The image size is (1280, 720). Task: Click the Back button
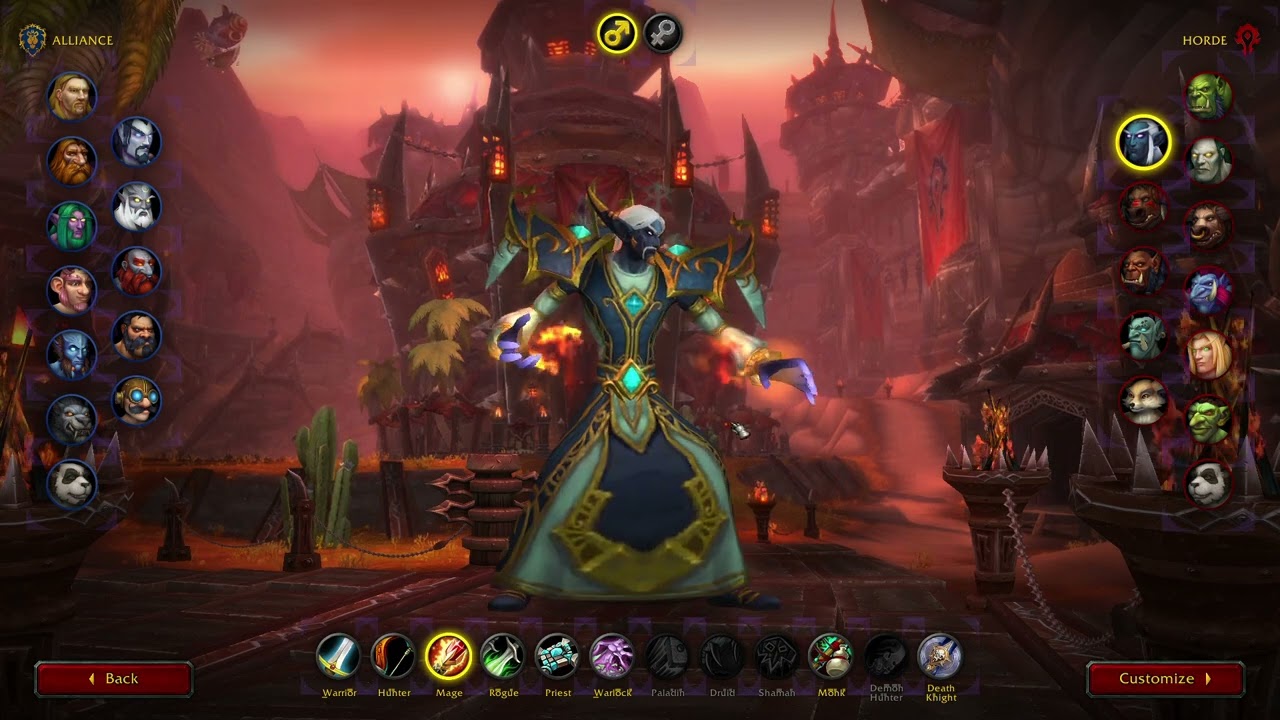coord(113,678)
